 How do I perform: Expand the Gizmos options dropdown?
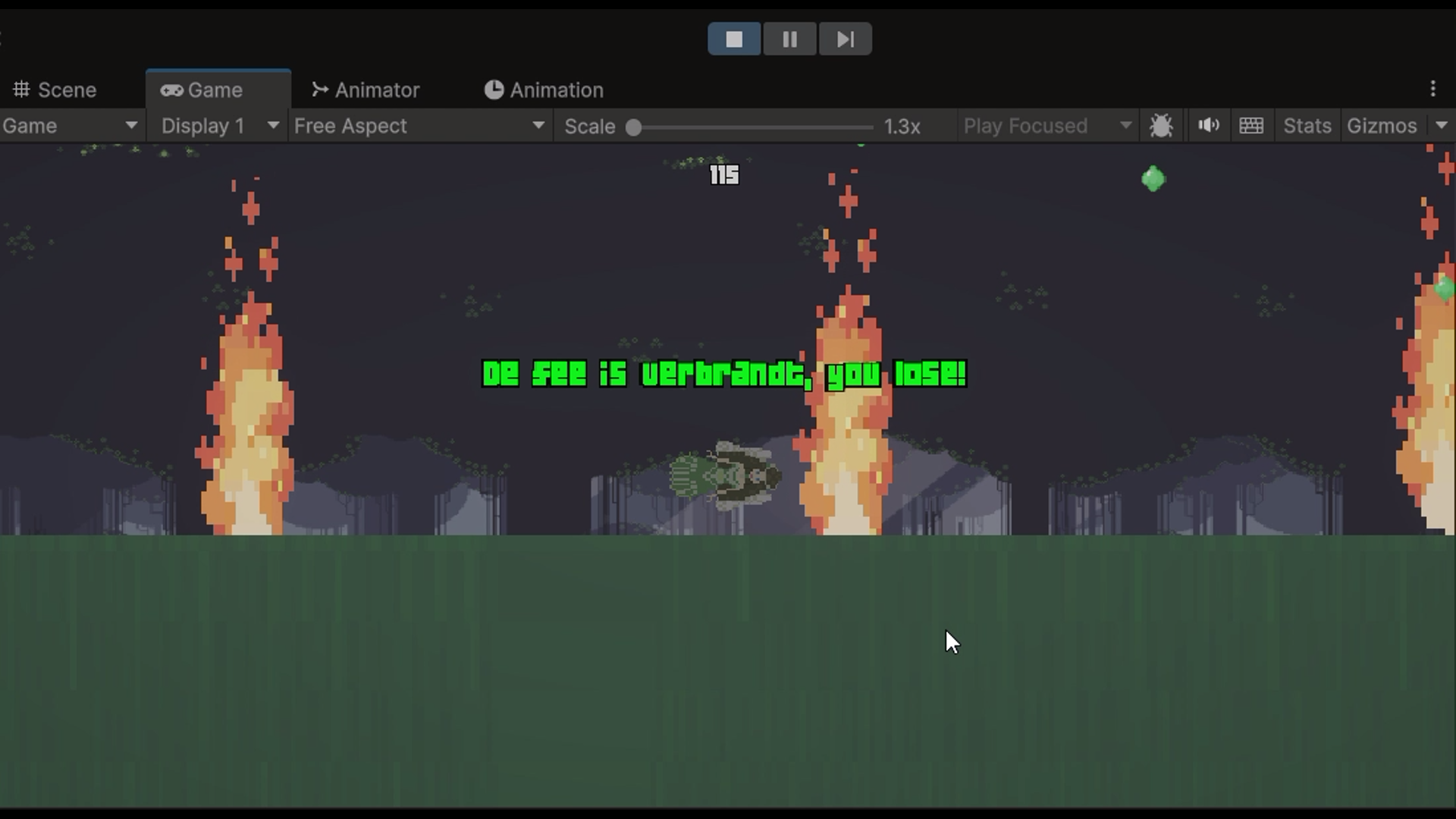(x=1441, y=126)
